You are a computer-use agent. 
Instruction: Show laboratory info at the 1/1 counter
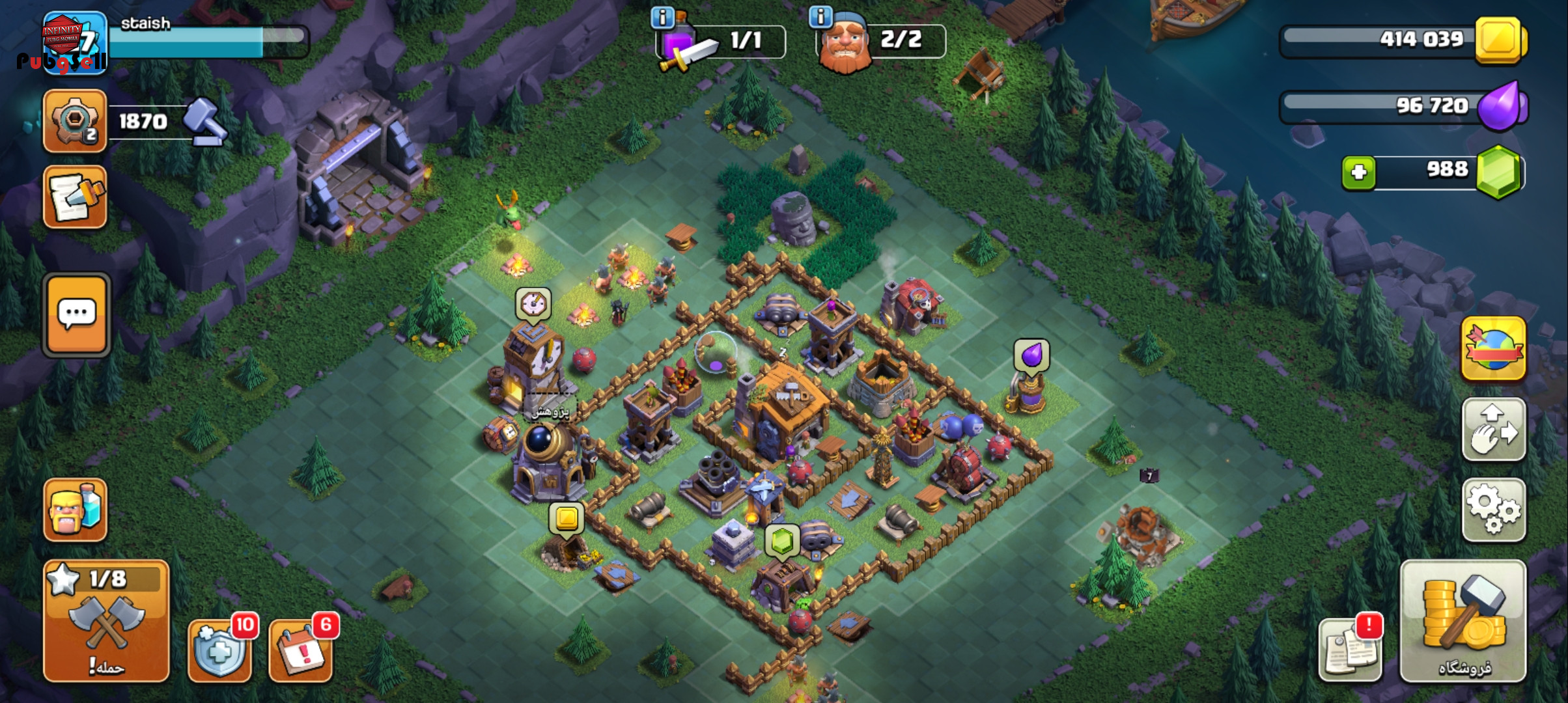tap(662, 18)
